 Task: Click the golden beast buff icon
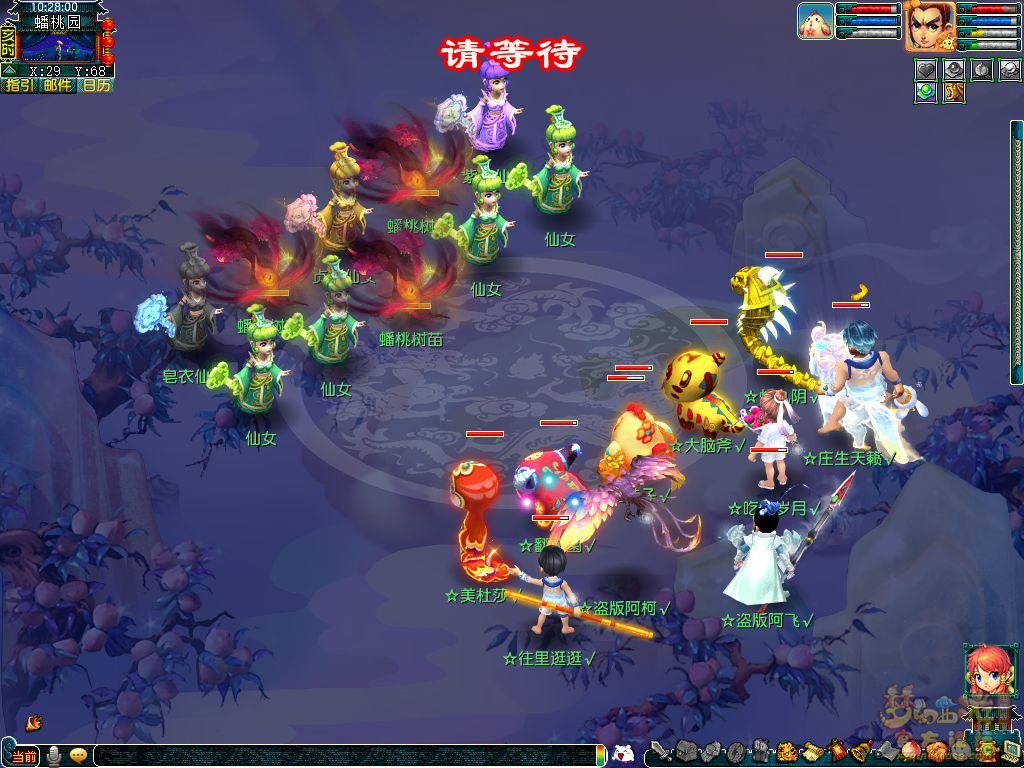[x=954, y=92]
